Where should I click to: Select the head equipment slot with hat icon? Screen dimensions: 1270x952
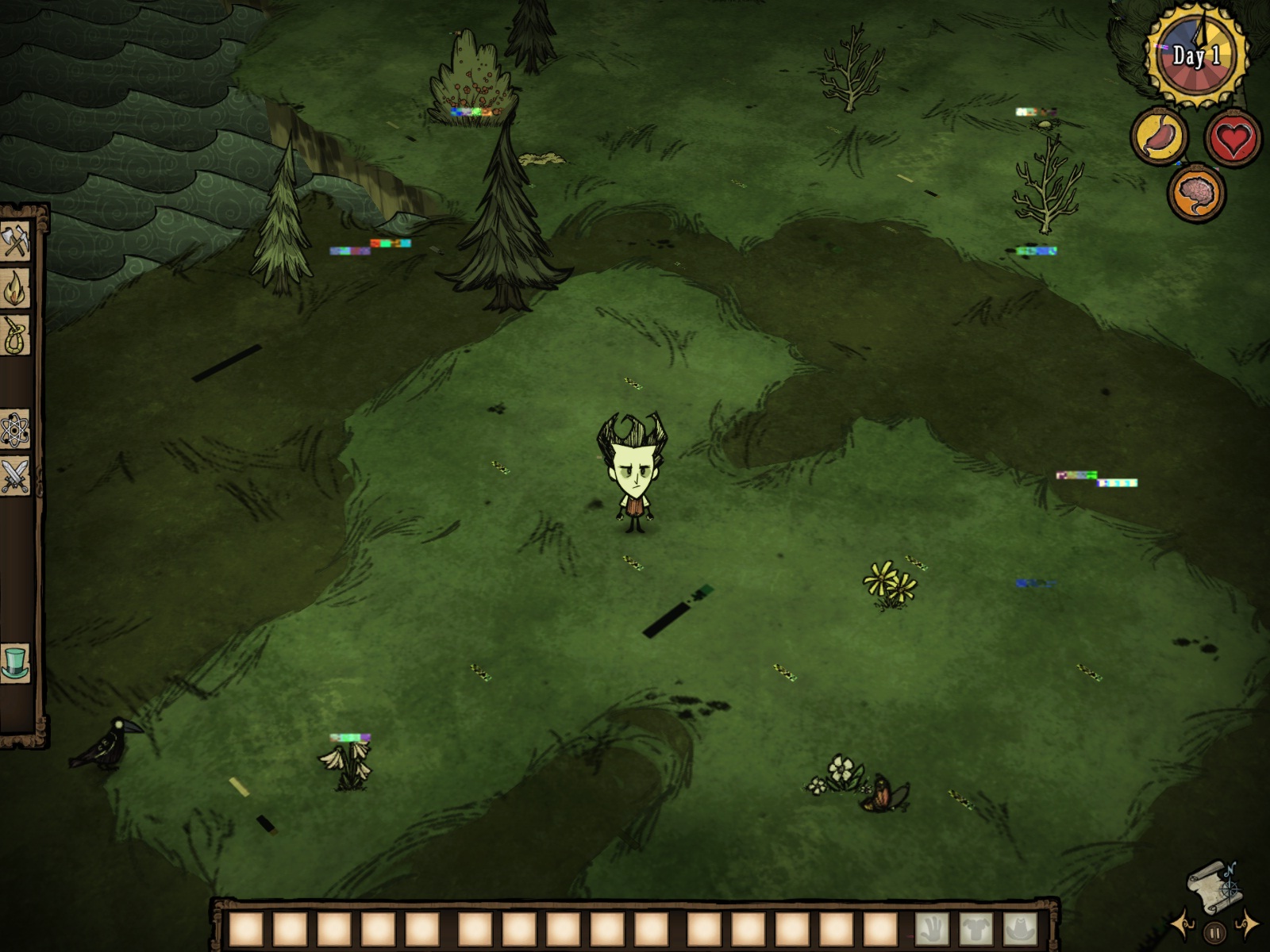click(1020, 929)
